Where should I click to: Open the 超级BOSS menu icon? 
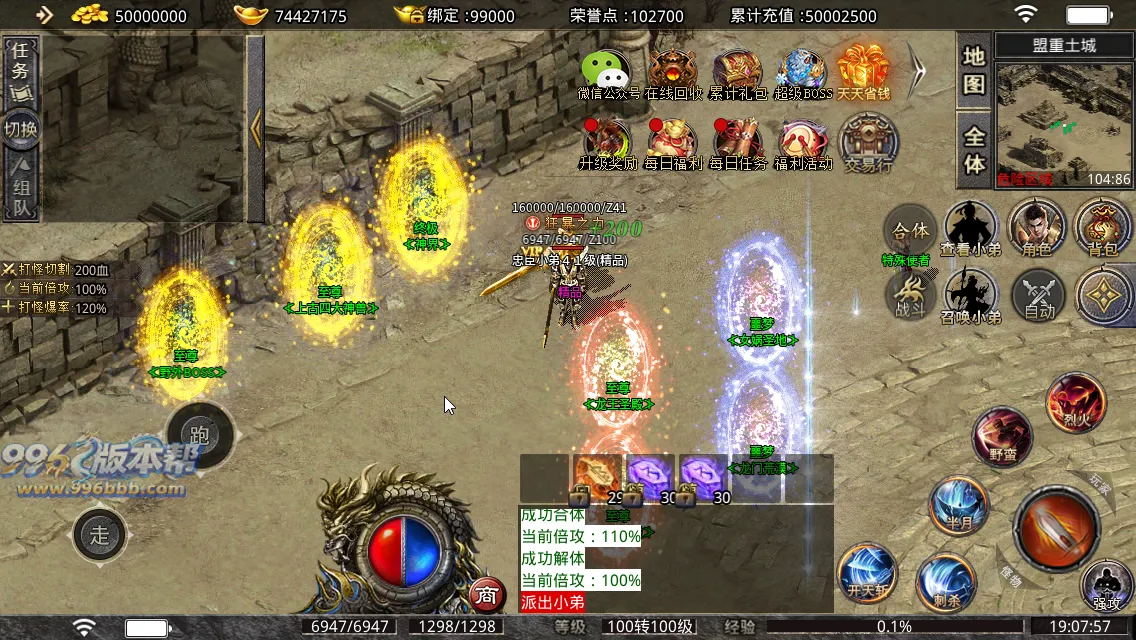(x=802, y=73)
